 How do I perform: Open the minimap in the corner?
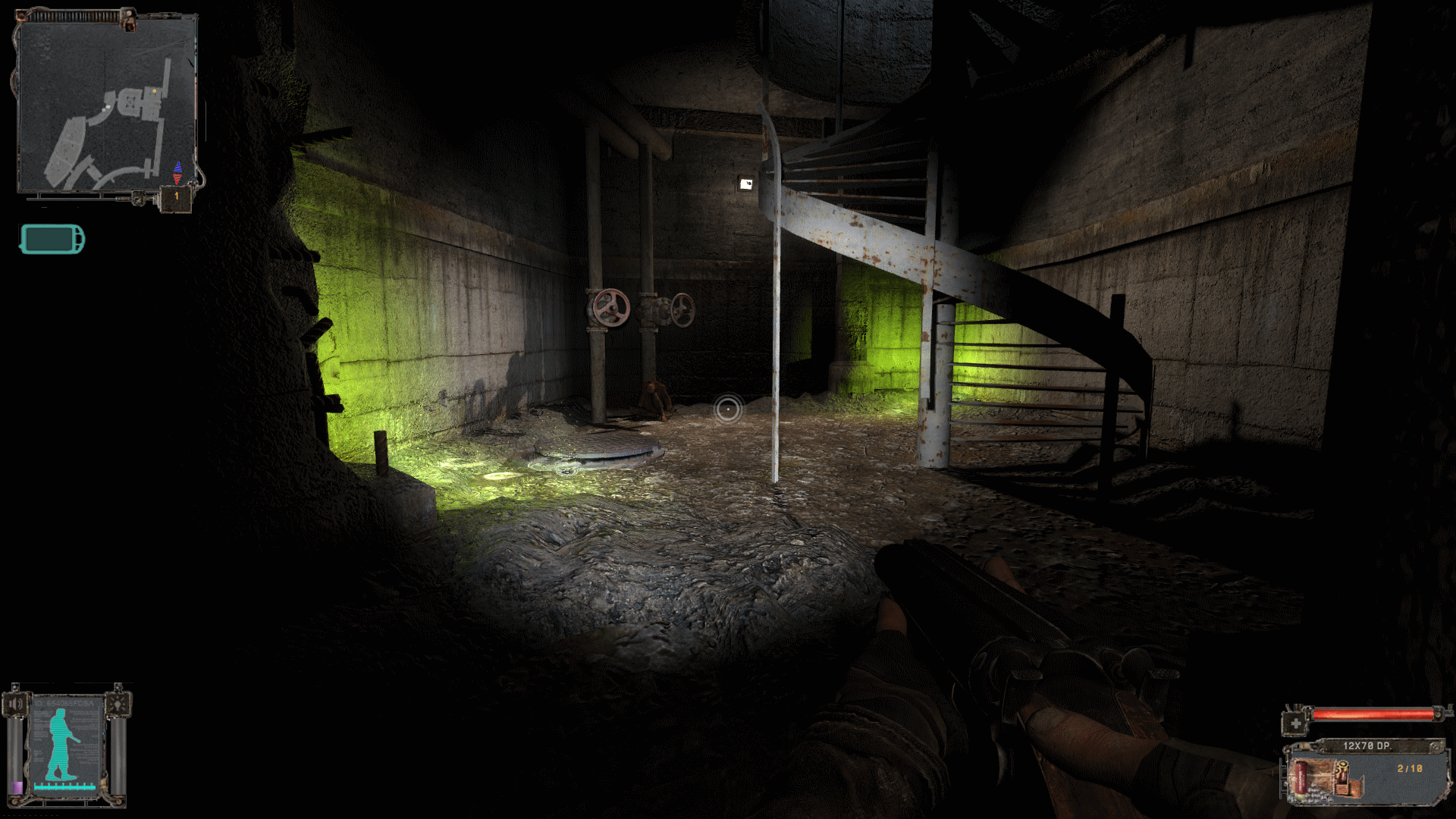(106, 106)
